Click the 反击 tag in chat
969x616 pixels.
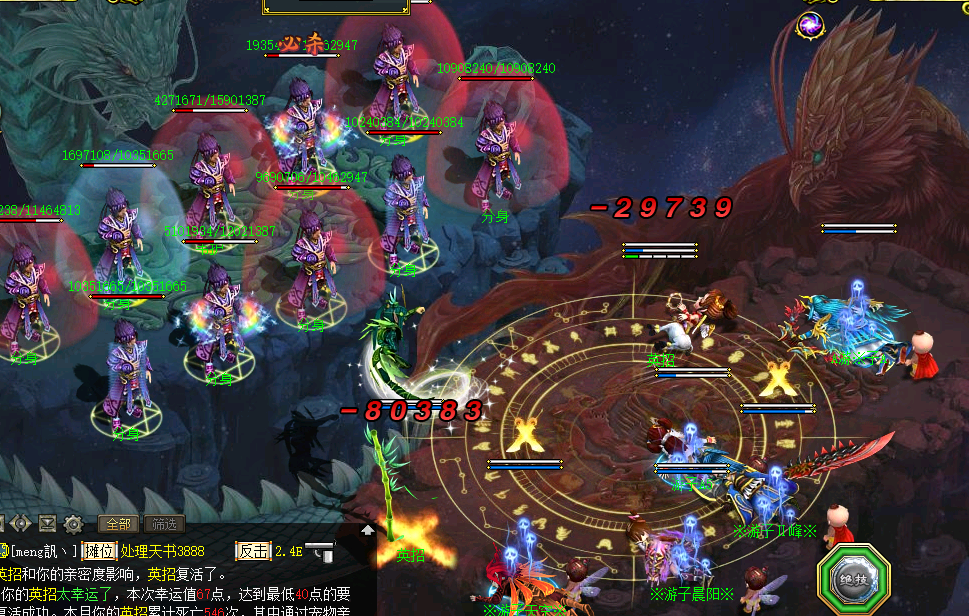252,551
